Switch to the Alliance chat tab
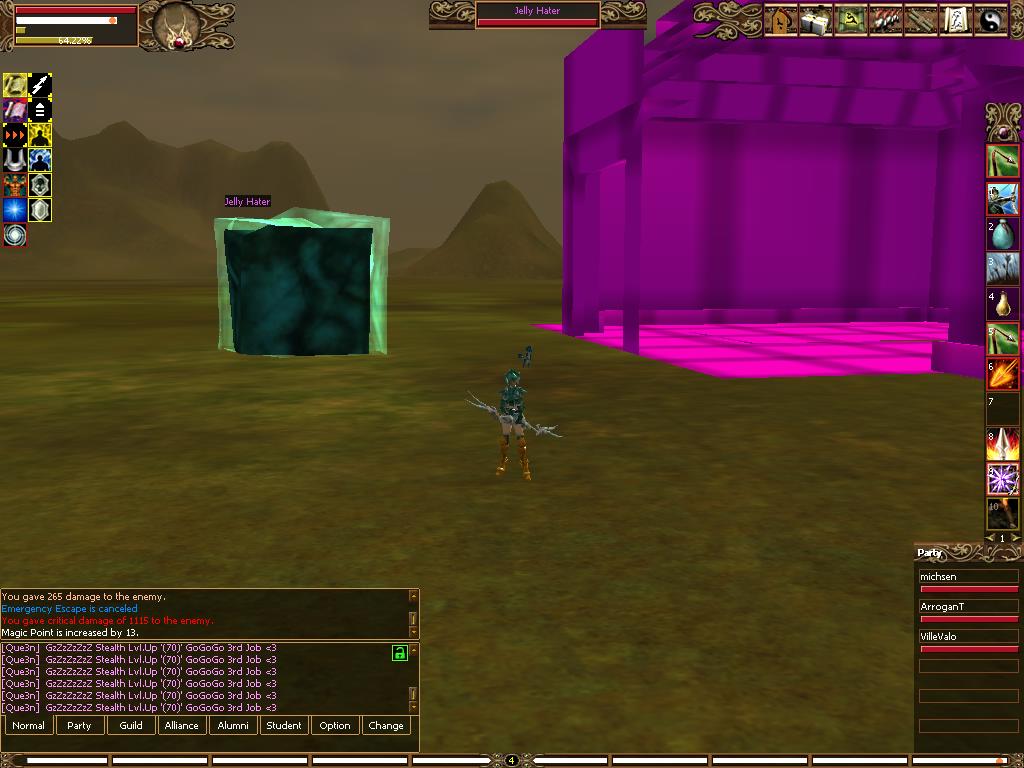1024x768 pixels. [182, 726]
